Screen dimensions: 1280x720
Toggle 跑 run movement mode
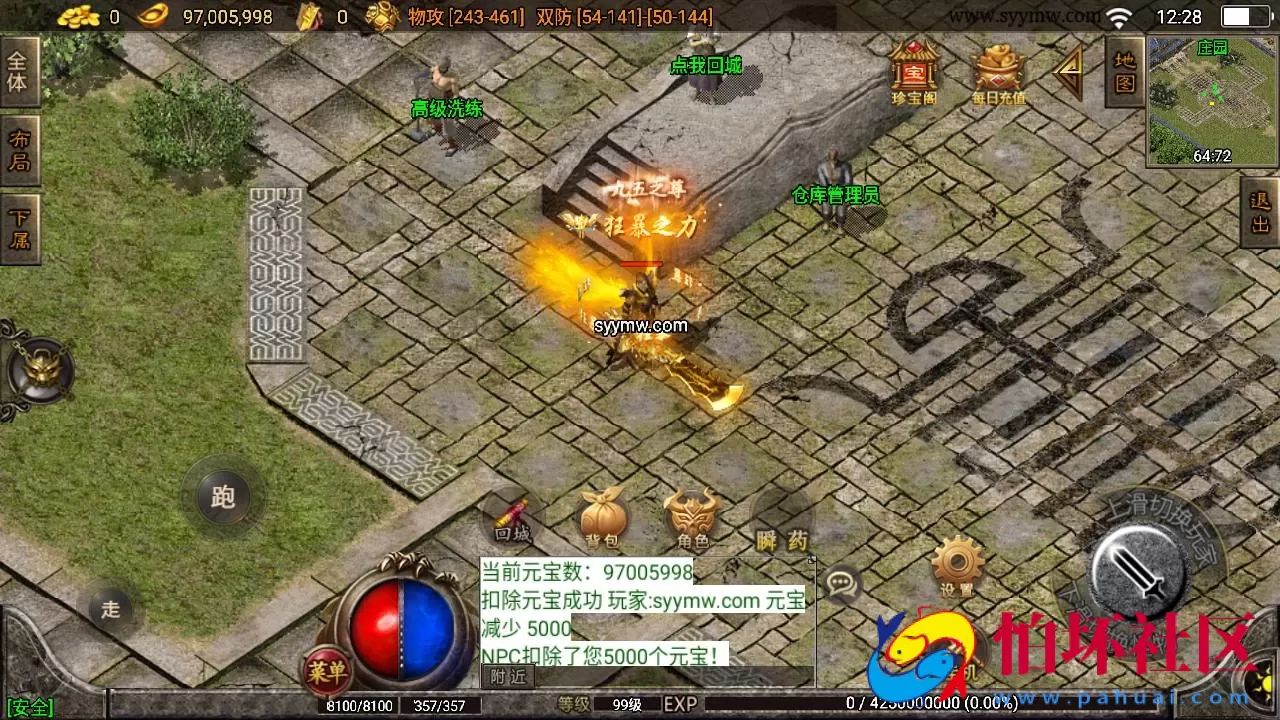click(x=223, y=497)
